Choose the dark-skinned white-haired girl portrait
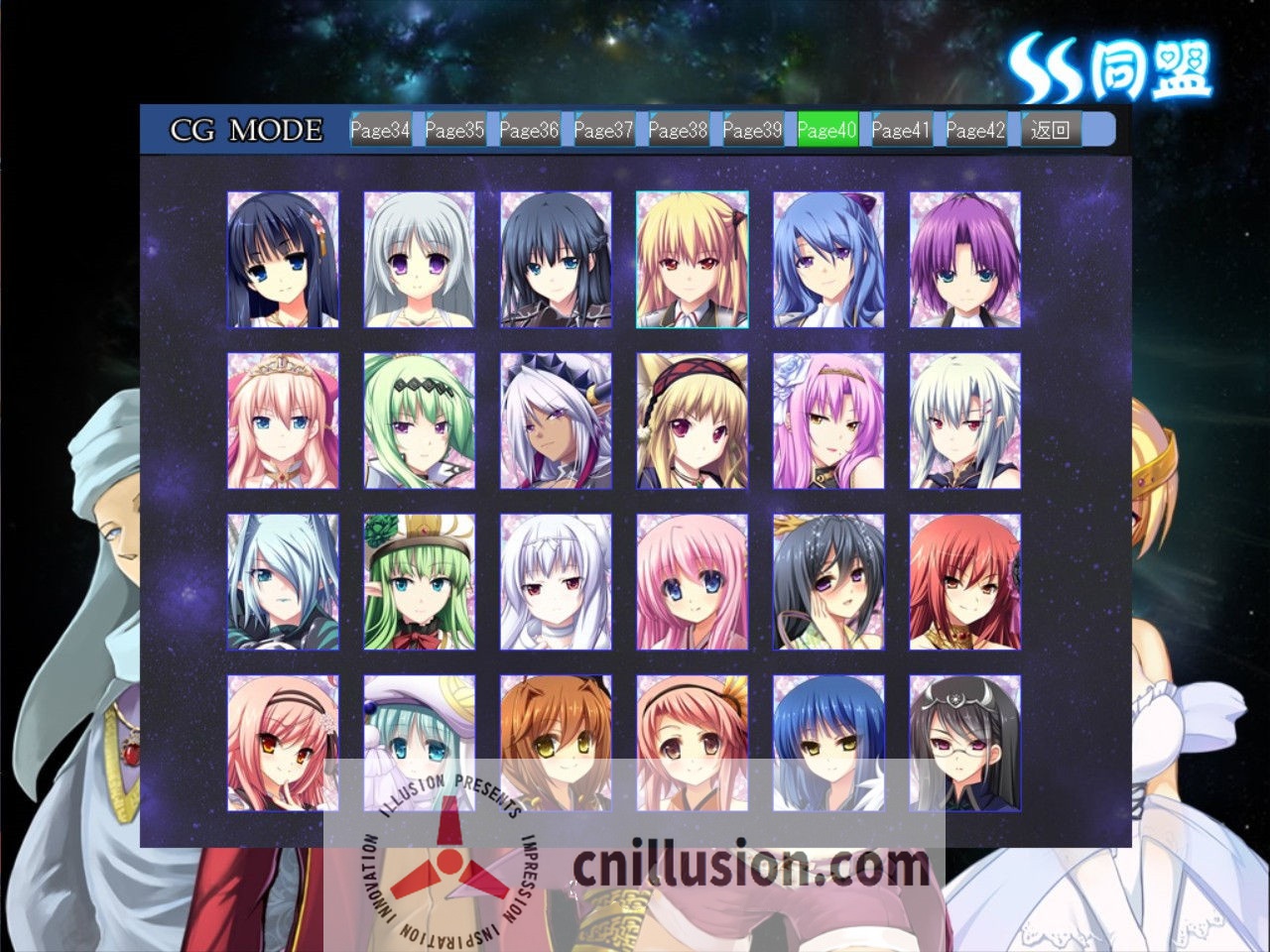The image size is (1270, 952). pyautogui.click(x=556, y=421)
